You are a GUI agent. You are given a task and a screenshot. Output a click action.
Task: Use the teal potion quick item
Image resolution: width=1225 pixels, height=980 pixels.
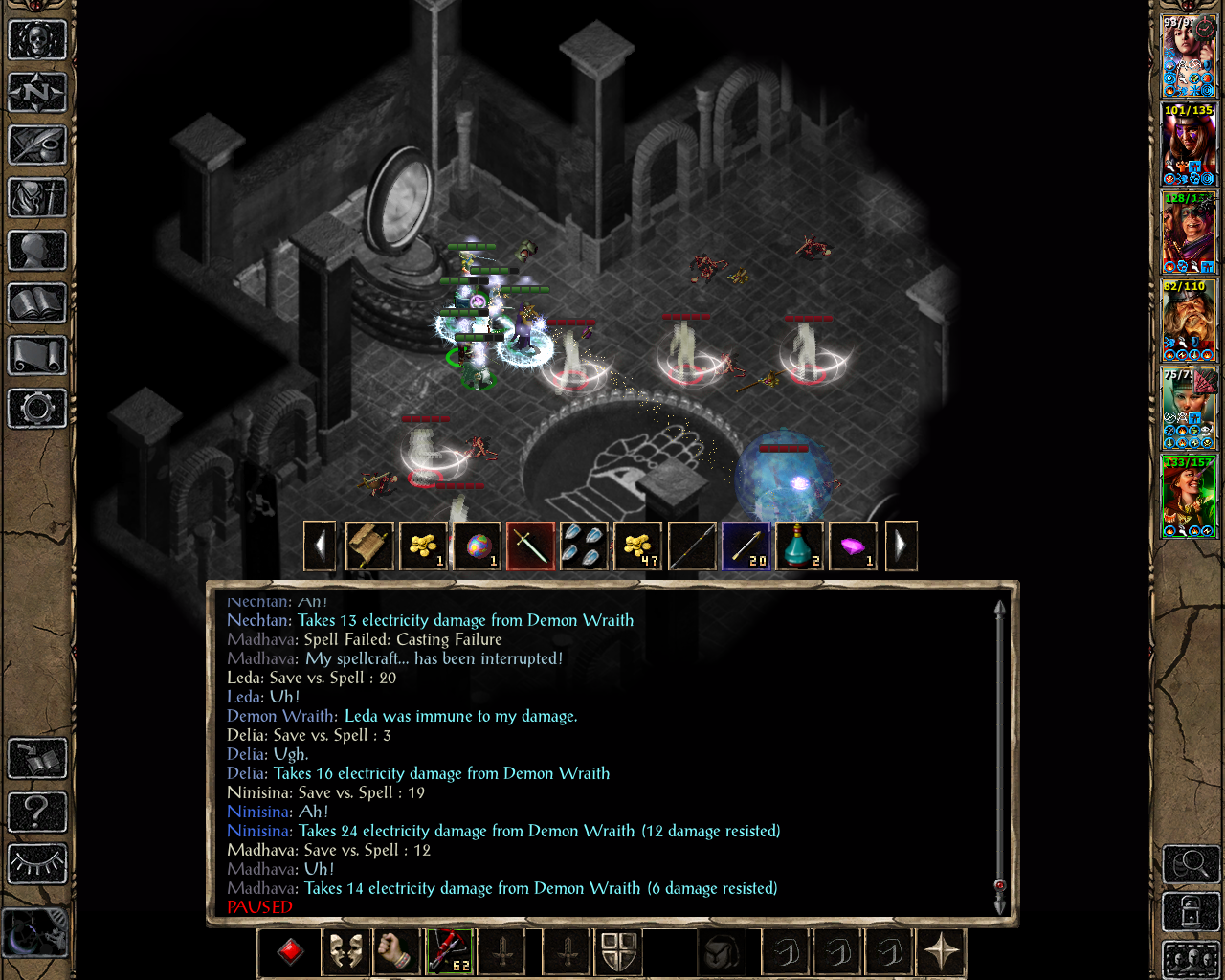799,546
